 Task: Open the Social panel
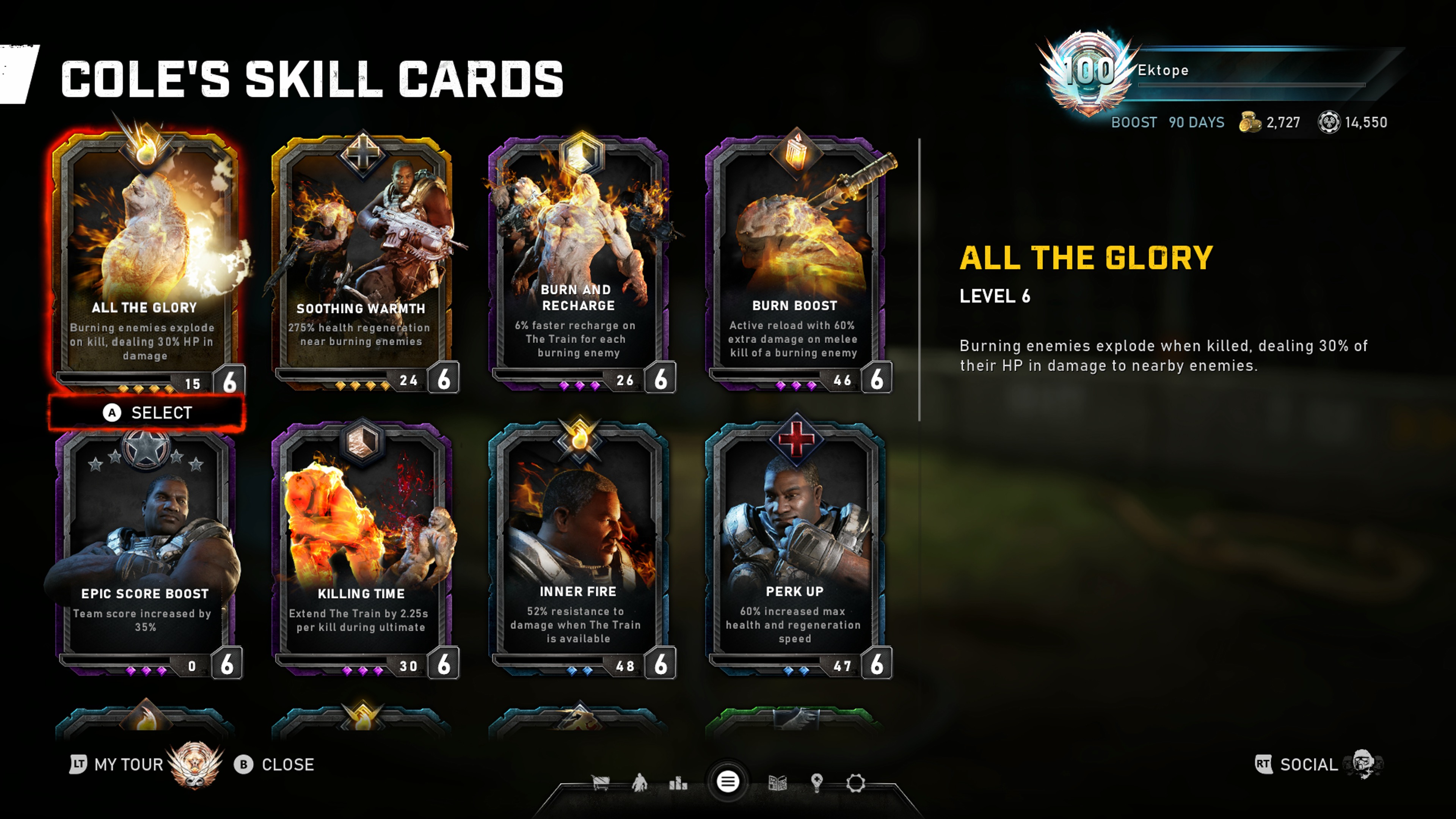coord(1308,765)
